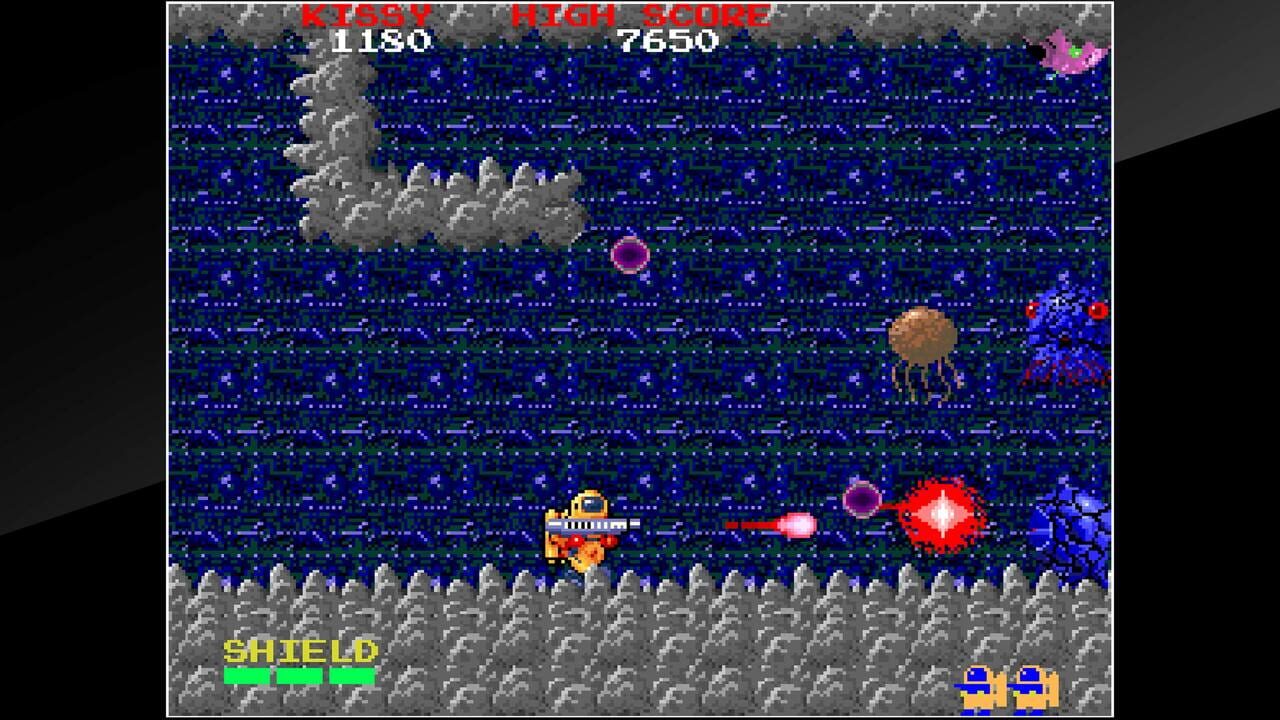Click the KISSY label in red text
1280x720 pixels.
(x=363, y=16)
